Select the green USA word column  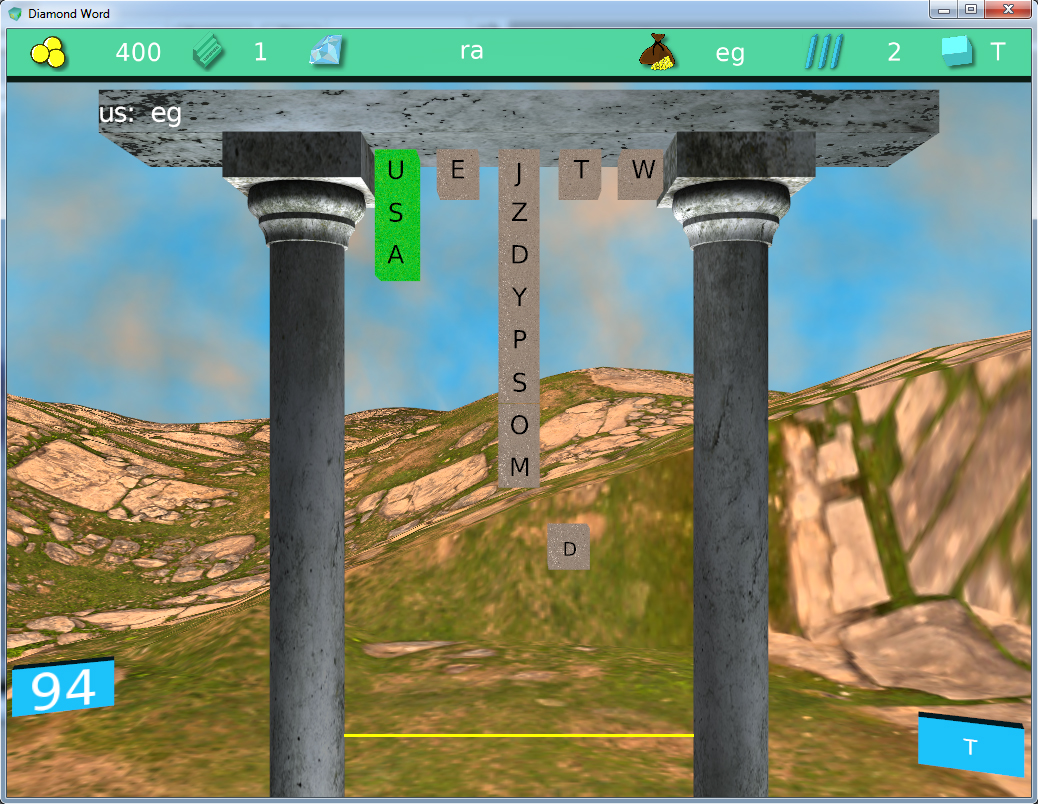396,214
